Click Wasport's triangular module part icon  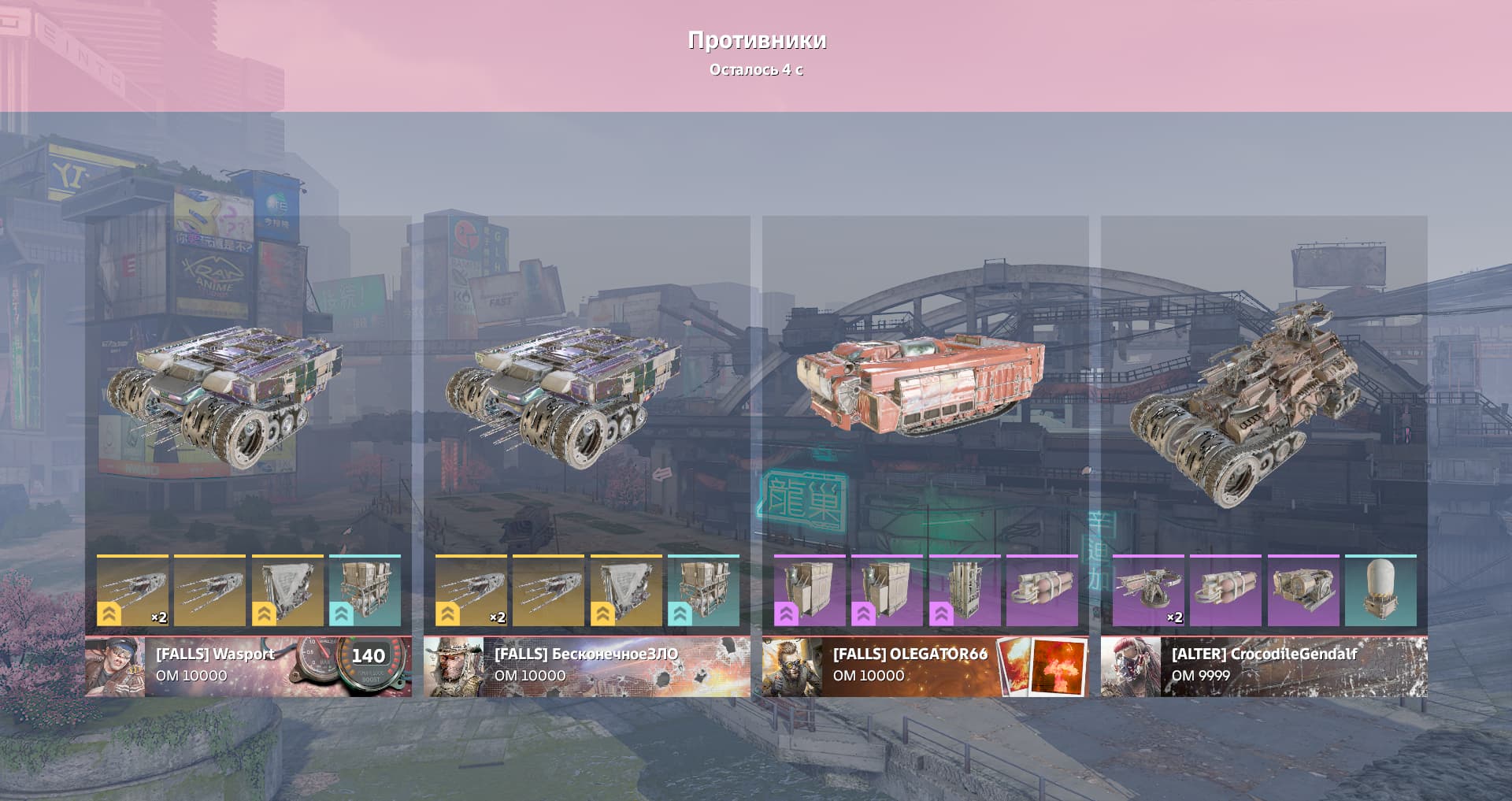287,591
